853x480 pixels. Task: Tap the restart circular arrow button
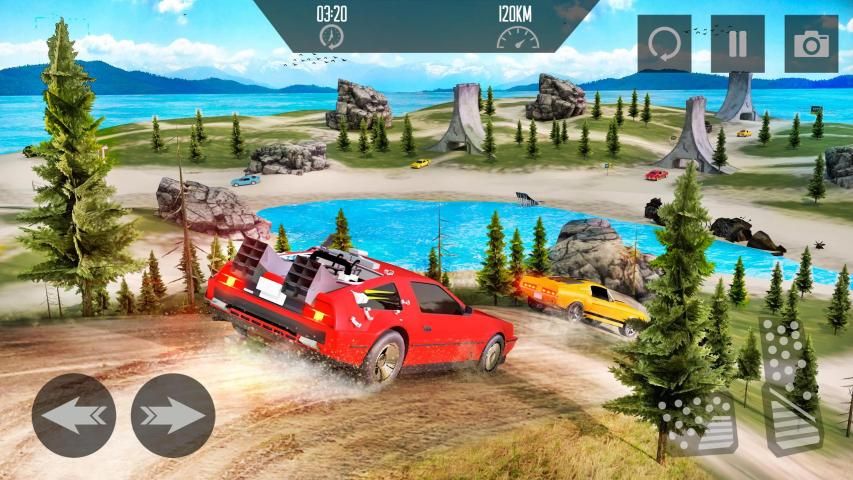point(664,44)
